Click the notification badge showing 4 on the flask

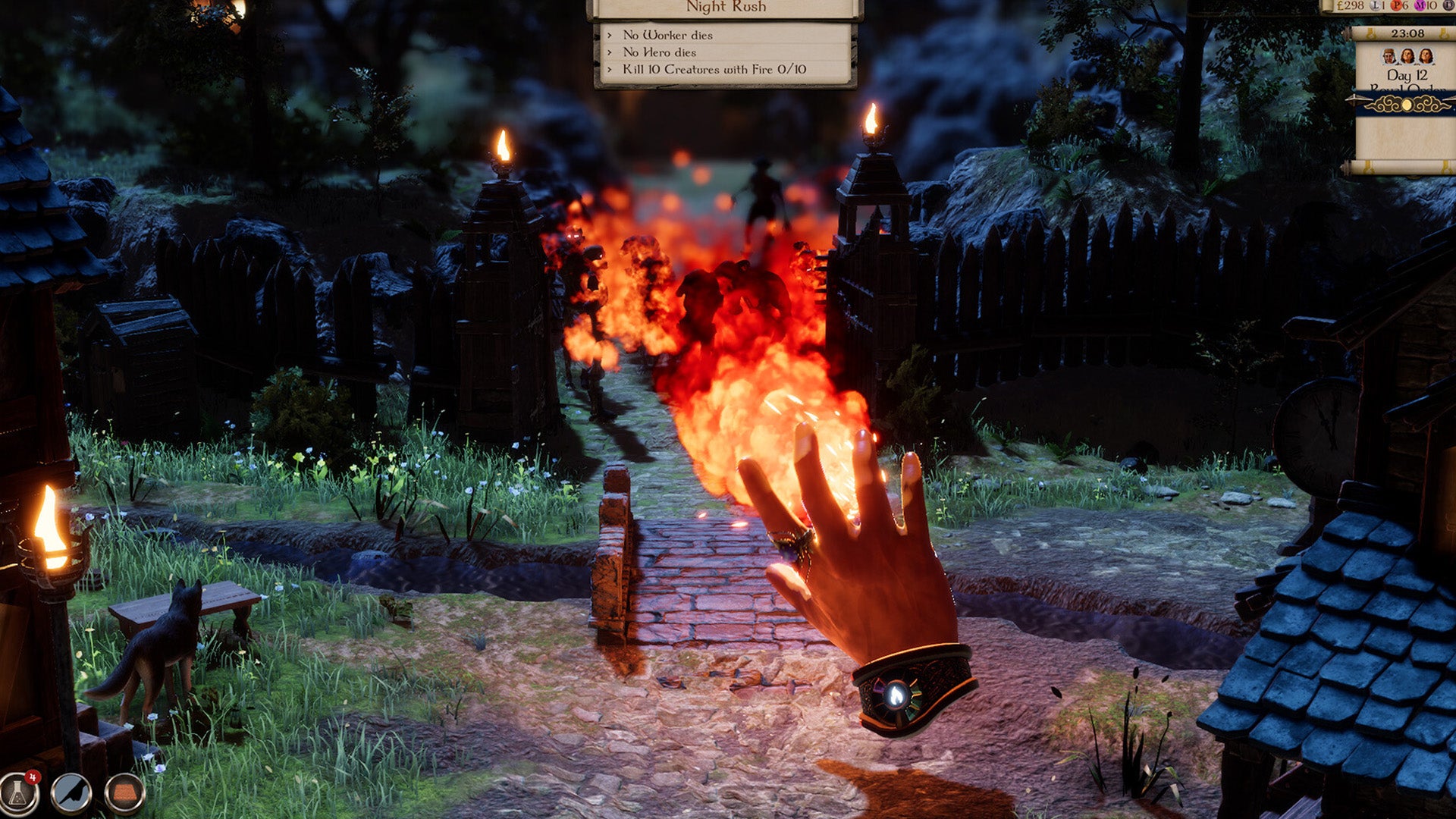pos(32,777)
